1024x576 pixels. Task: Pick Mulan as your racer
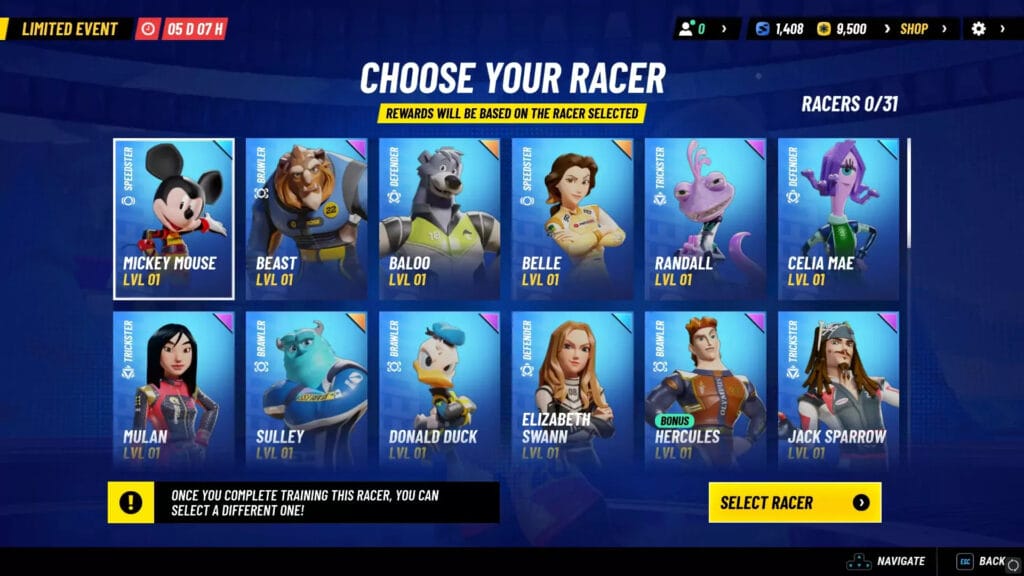pos(174,389)
